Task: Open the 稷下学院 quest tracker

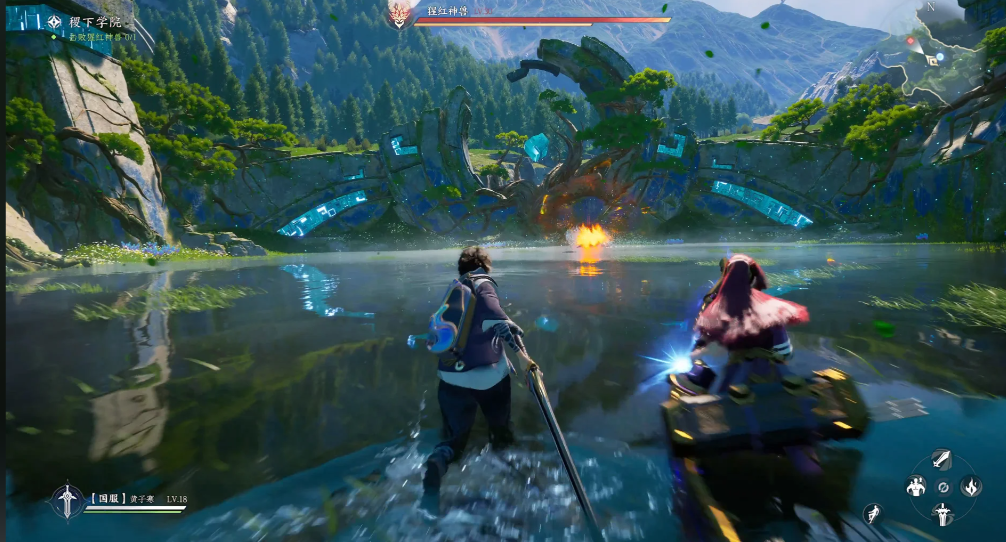Action: tap(95, 21)
